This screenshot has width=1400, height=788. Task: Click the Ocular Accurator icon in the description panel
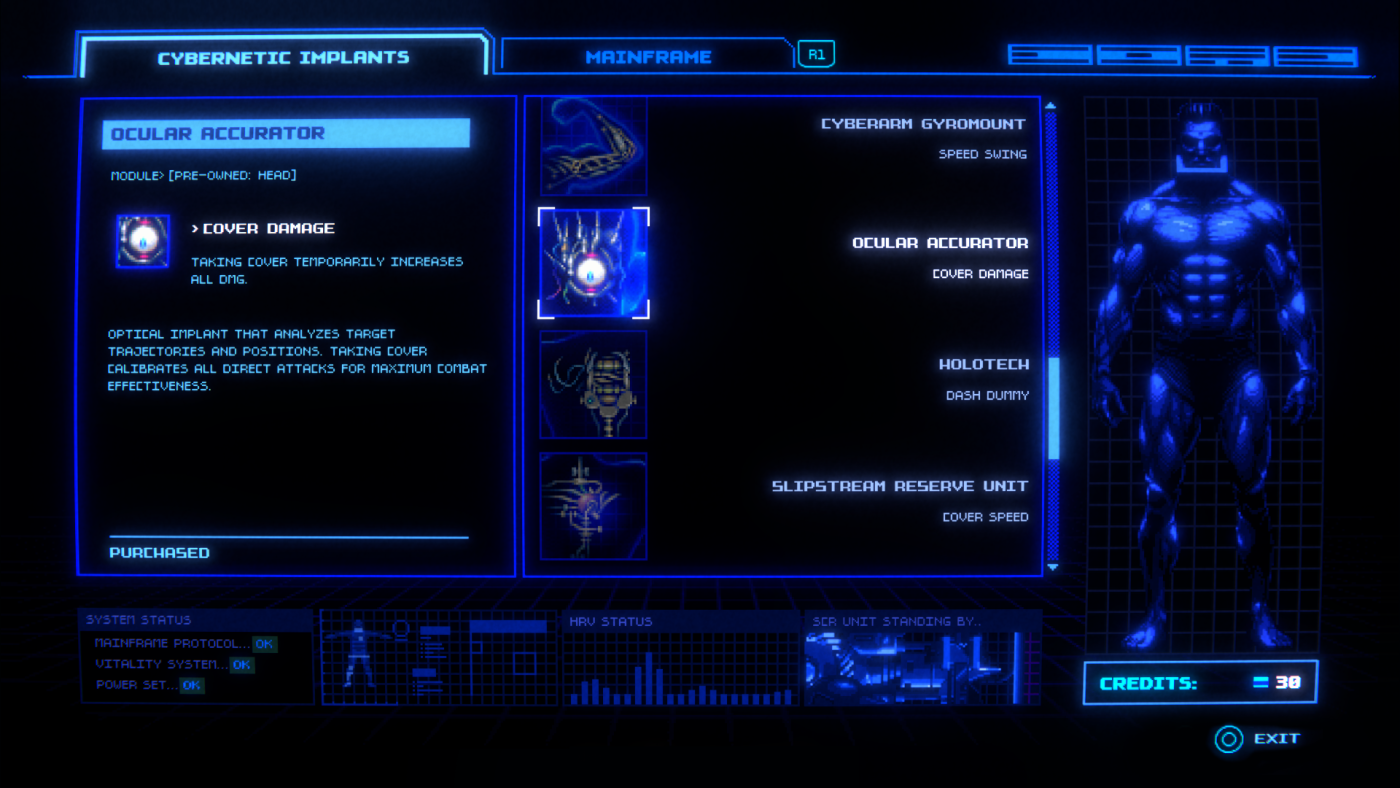click(142, 243)
